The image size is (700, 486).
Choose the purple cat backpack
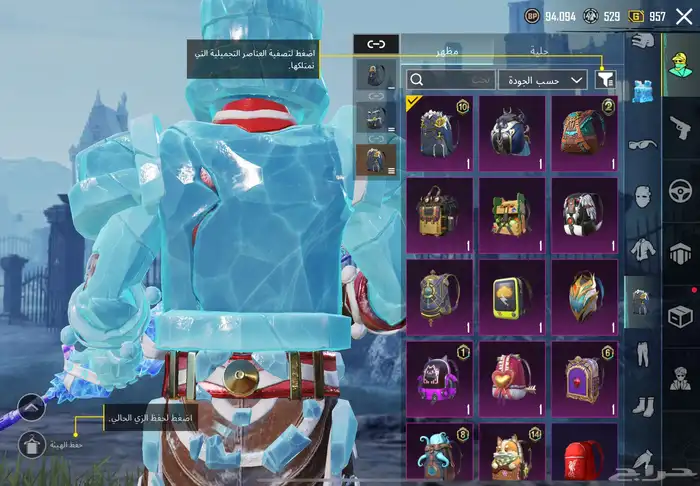click(439, 376)
